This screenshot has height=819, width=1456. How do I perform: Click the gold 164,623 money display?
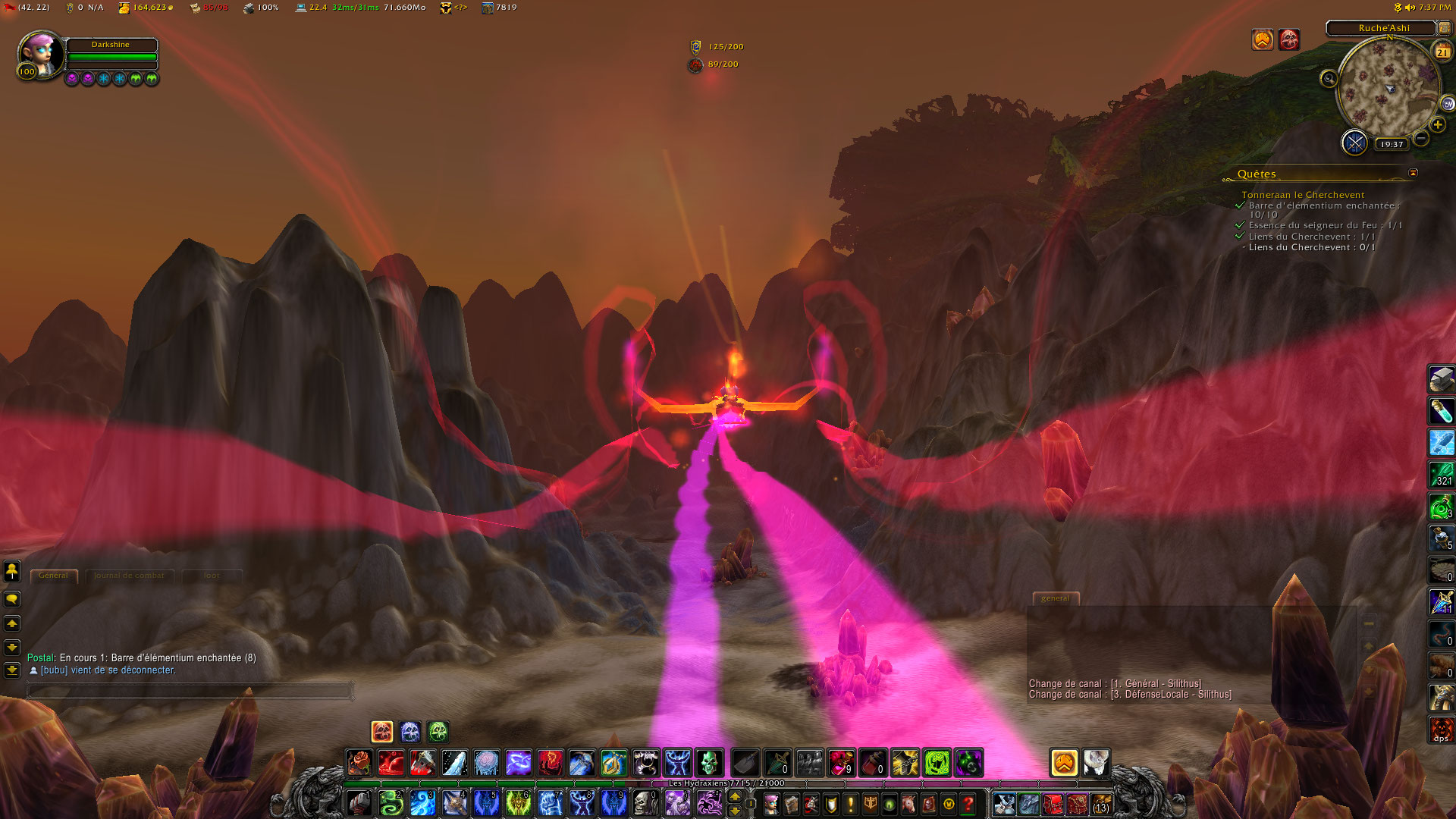point(146,8)
